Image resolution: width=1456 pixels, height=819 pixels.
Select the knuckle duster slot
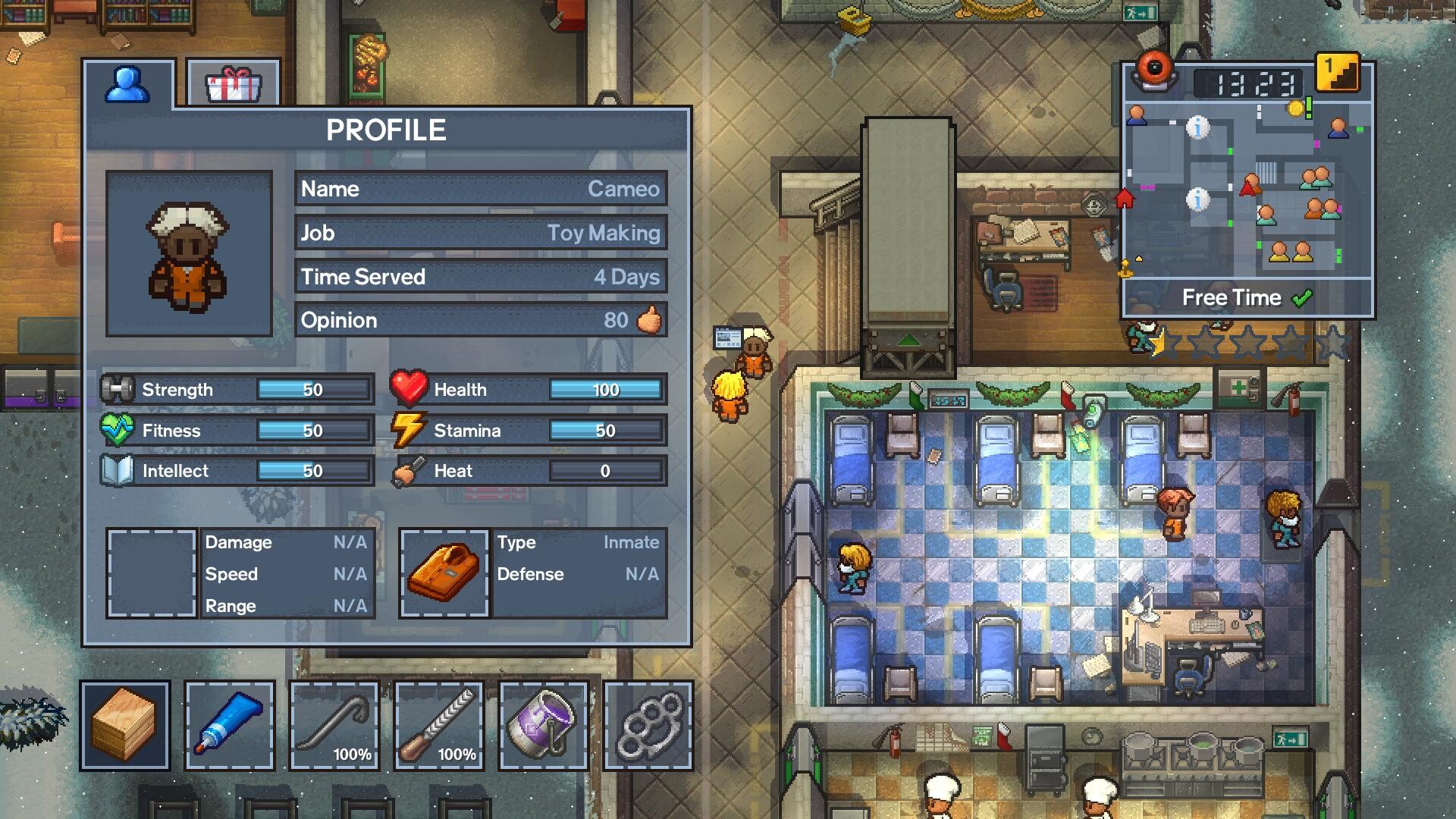tap(648, 725)
